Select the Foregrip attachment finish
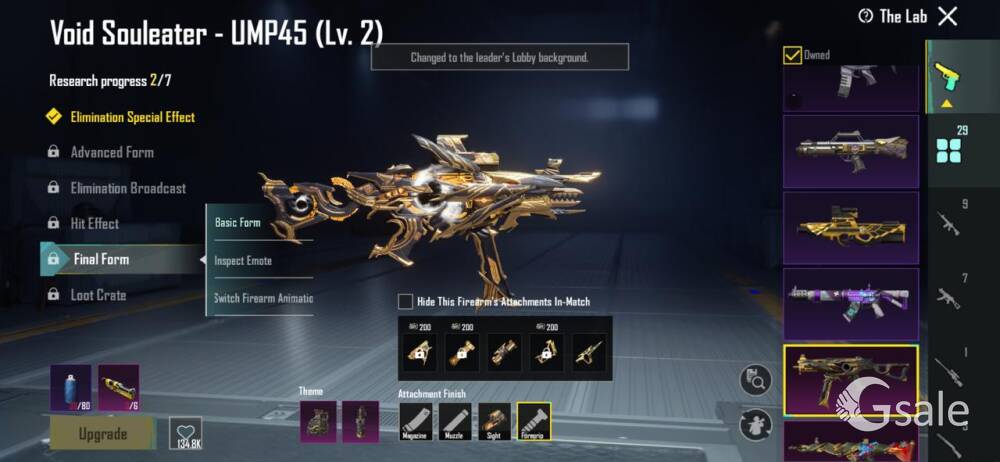Viewport: 1000px width, 462px height. pos(533,421)
